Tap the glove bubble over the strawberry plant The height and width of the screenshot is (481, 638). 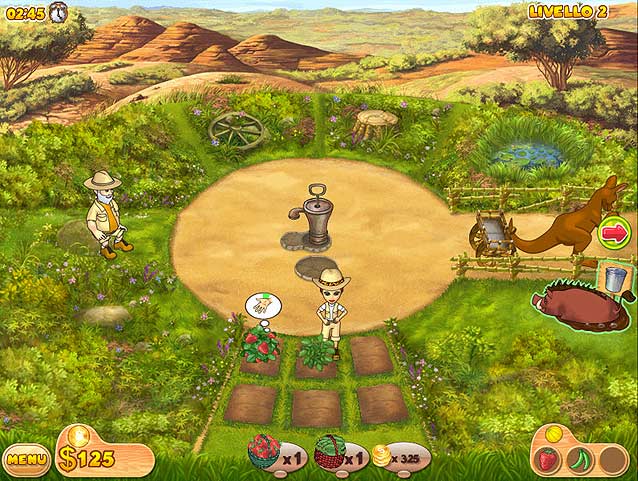point(262,305)
